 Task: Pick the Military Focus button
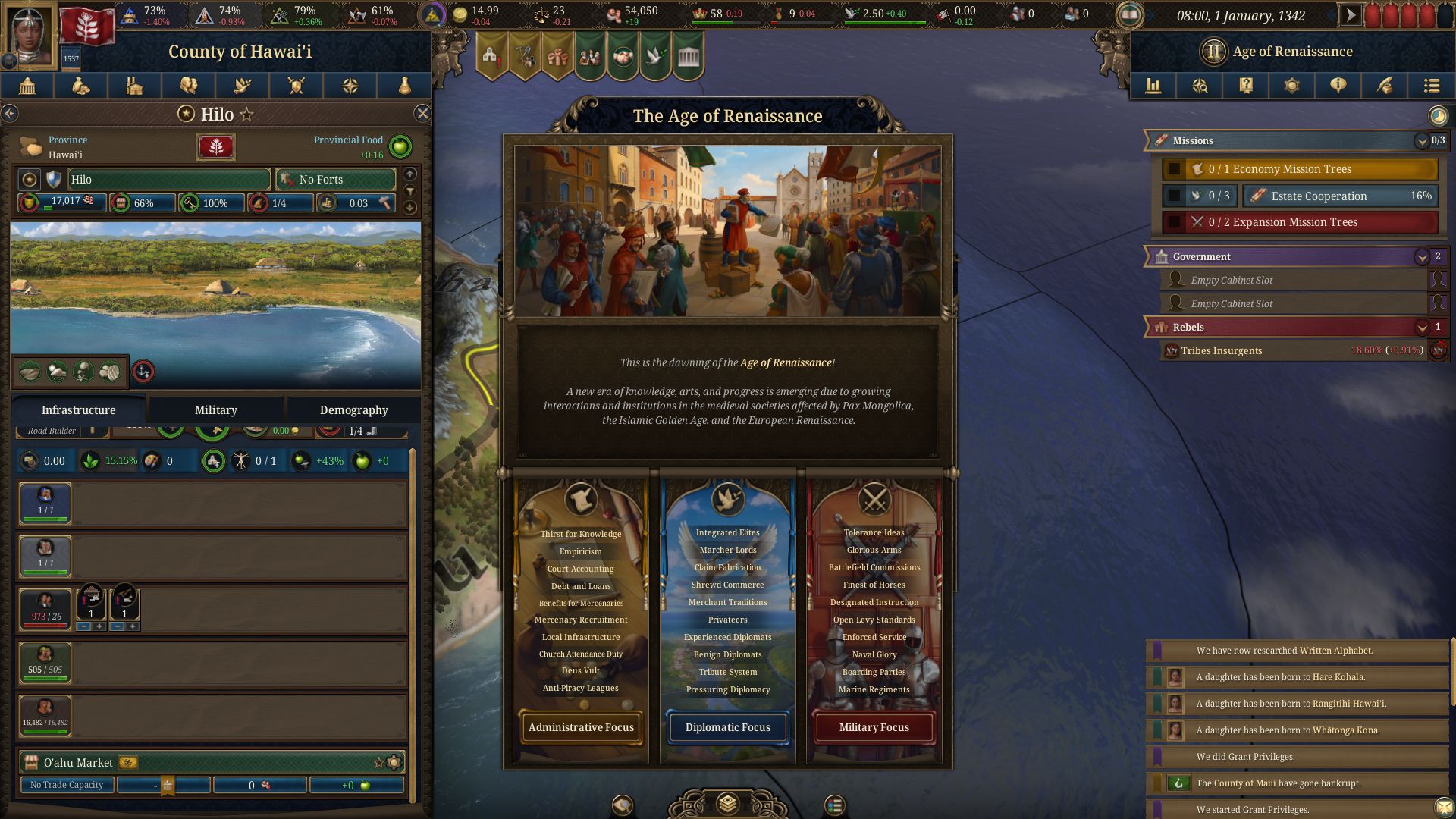pos(874,727)
